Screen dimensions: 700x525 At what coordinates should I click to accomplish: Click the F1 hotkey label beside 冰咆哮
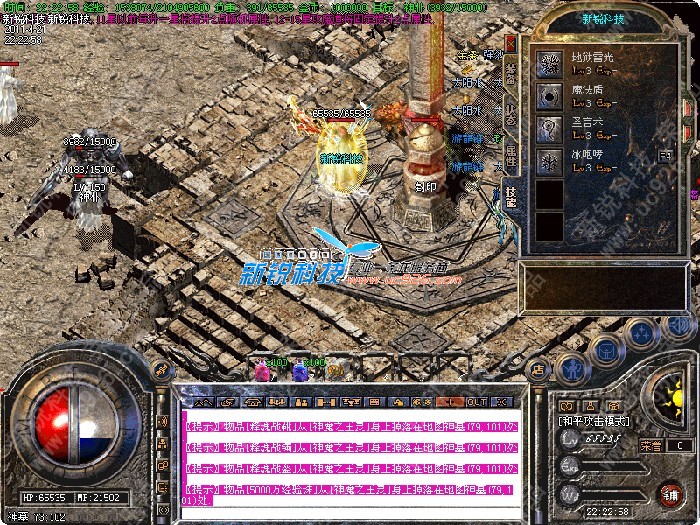(x=666, y=156)
